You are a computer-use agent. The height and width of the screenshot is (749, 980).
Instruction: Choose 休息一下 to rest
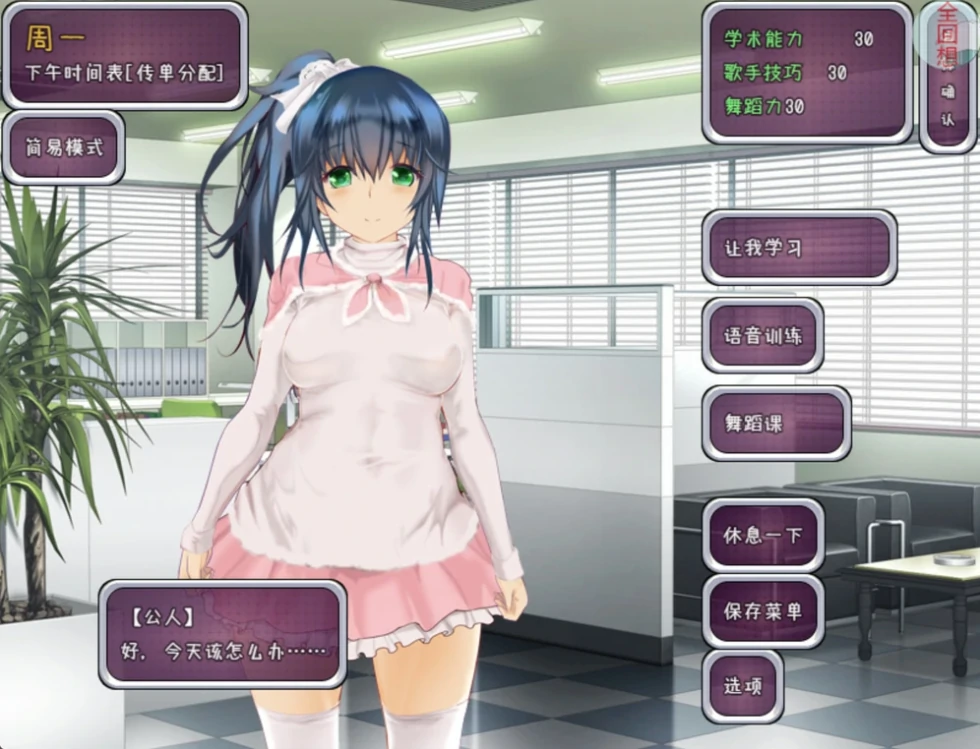(763, 534)
